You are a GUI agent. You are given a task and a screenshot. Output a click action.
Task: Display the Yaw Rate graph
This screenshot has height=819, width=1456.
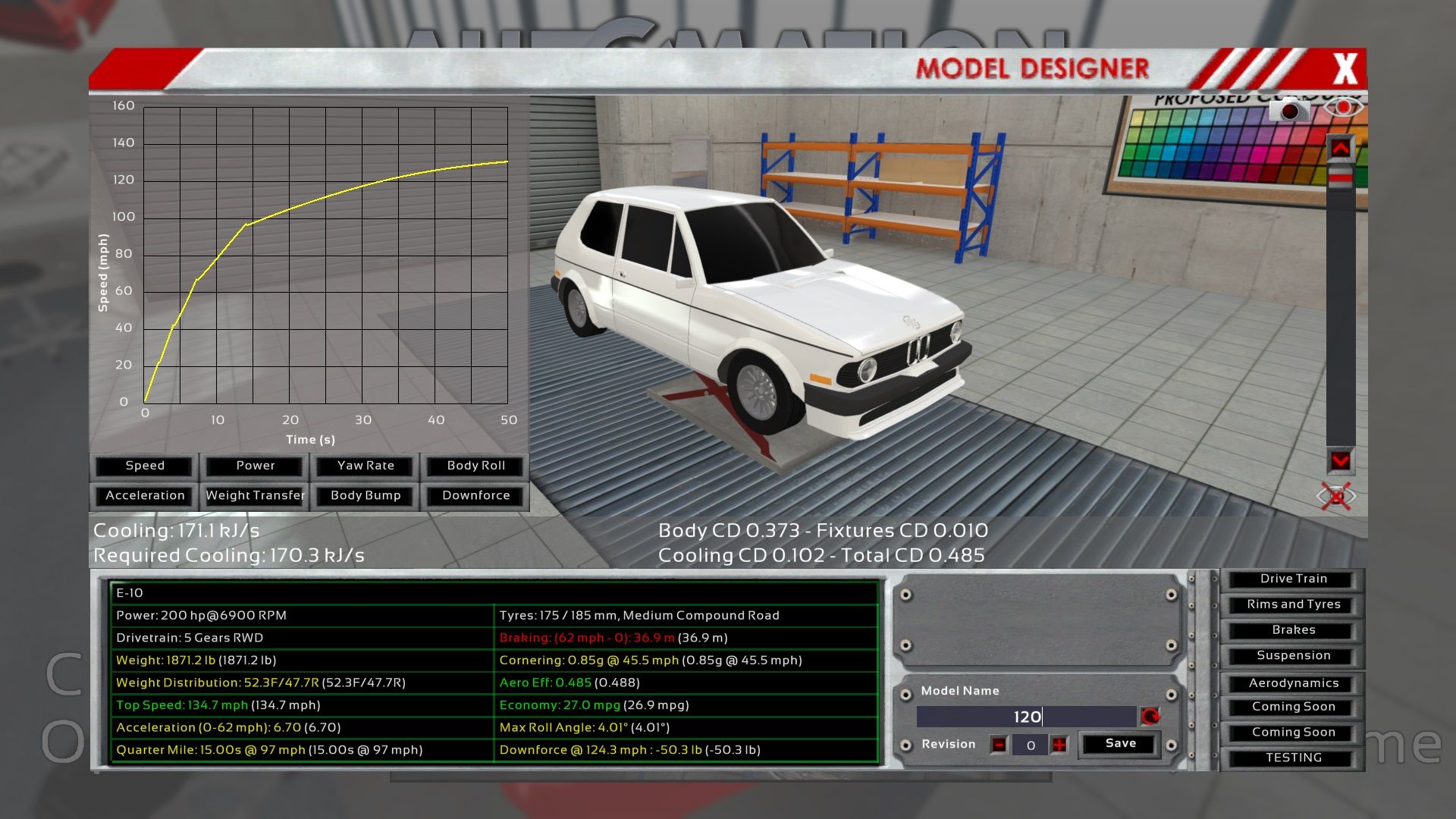tap(366, 466)
